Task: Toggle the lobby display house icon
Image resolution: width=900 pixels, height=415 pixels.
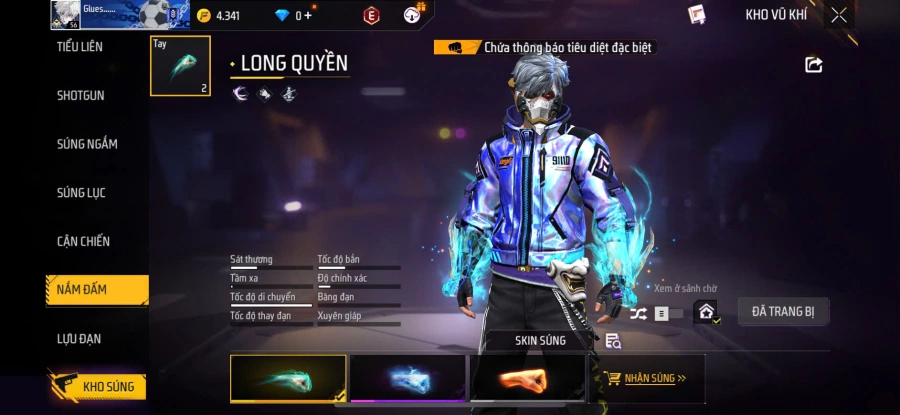Action: tap(707, 313)
